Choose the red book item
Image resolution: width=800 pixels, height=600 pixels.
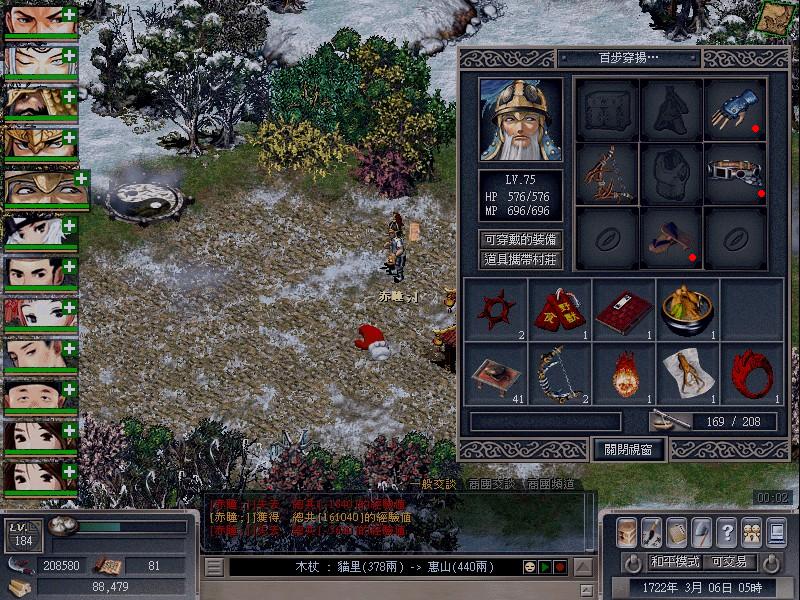(x=623, y=309)
